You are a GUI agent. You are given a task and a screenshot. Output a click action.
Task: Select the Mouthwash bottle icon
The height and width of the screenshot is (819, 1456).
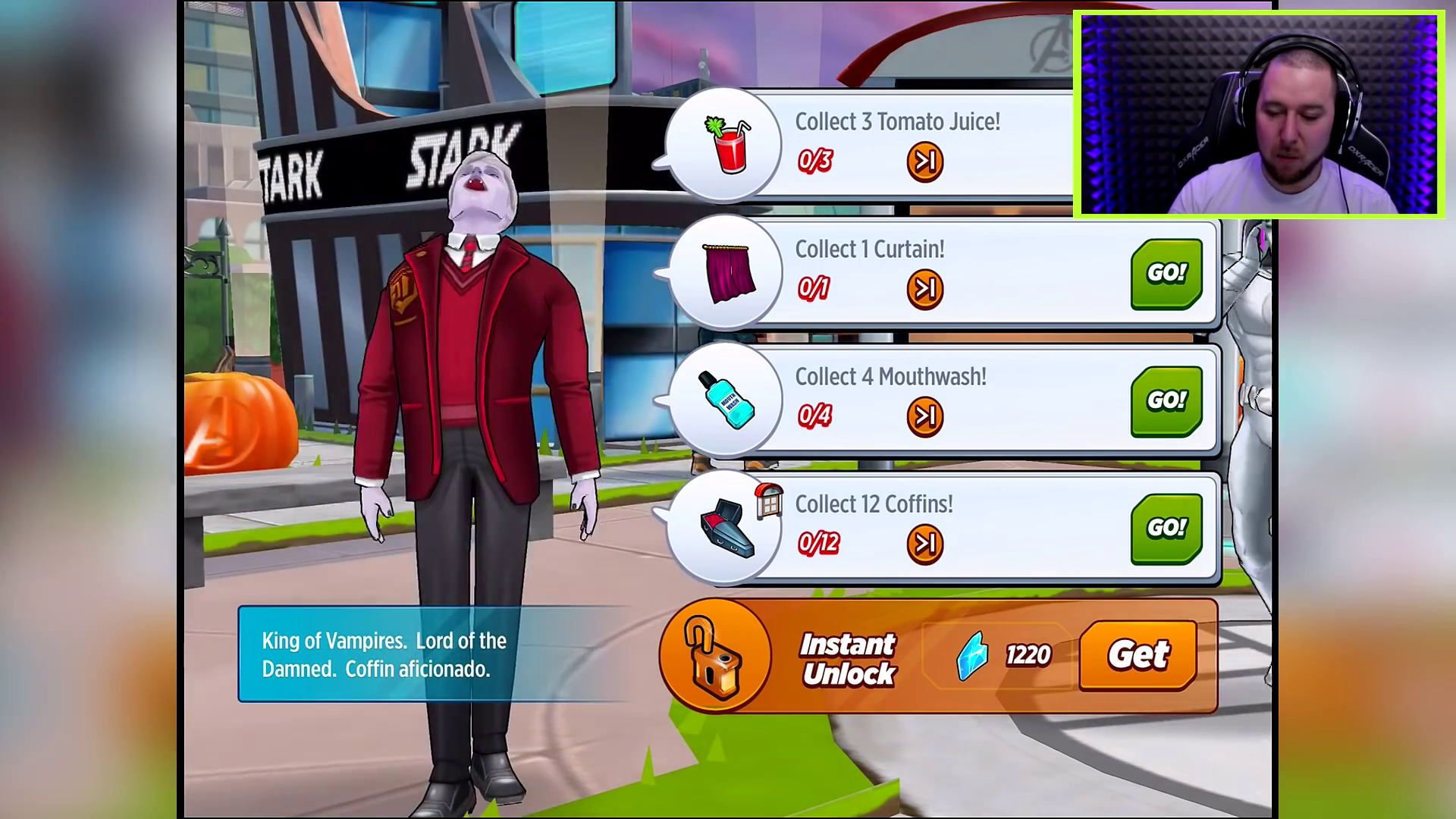click(726, 400)
